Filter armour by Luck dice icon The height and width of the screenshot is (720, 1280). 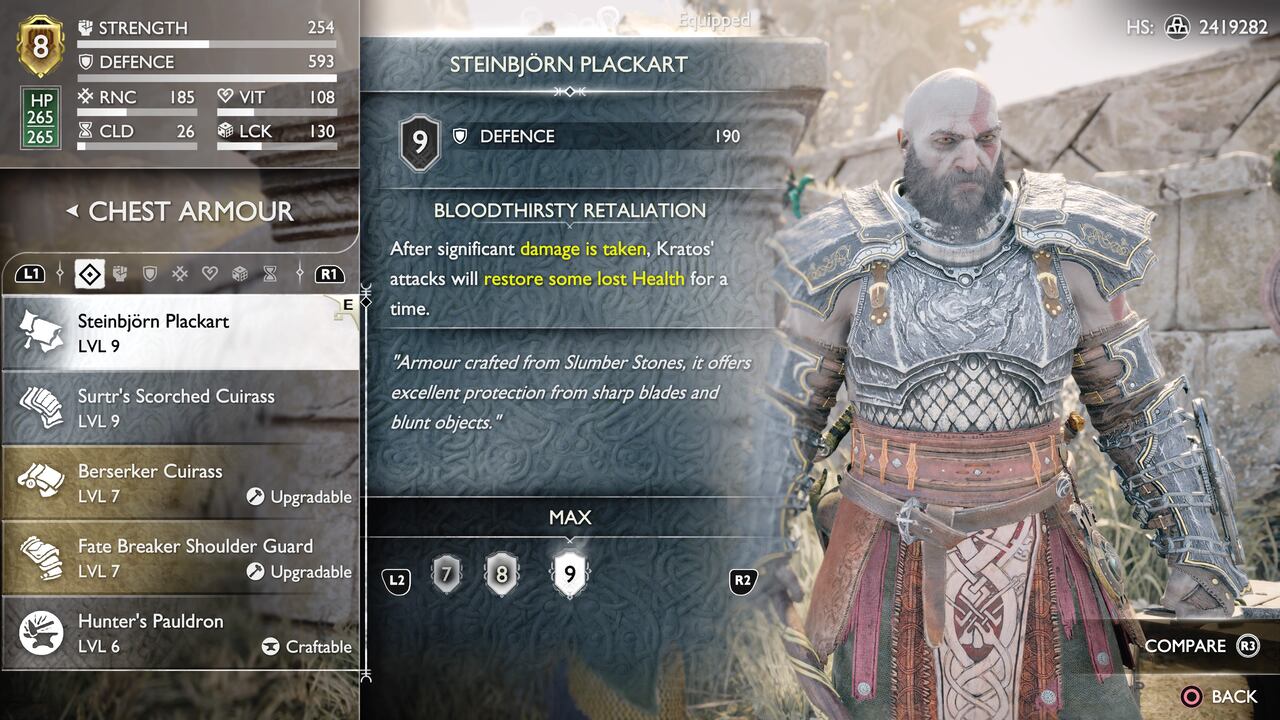tap(239, 273)
